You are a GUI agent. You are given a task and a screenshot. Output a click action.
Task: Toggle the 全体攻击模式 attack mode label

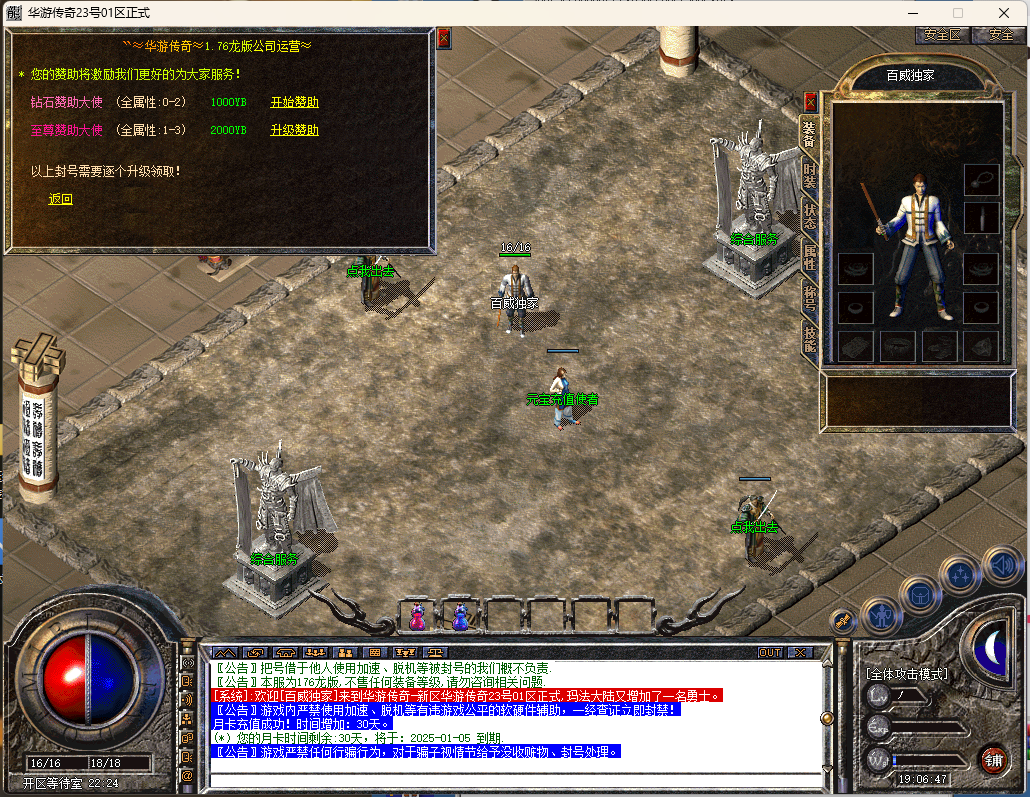click(x=908, y=673)
